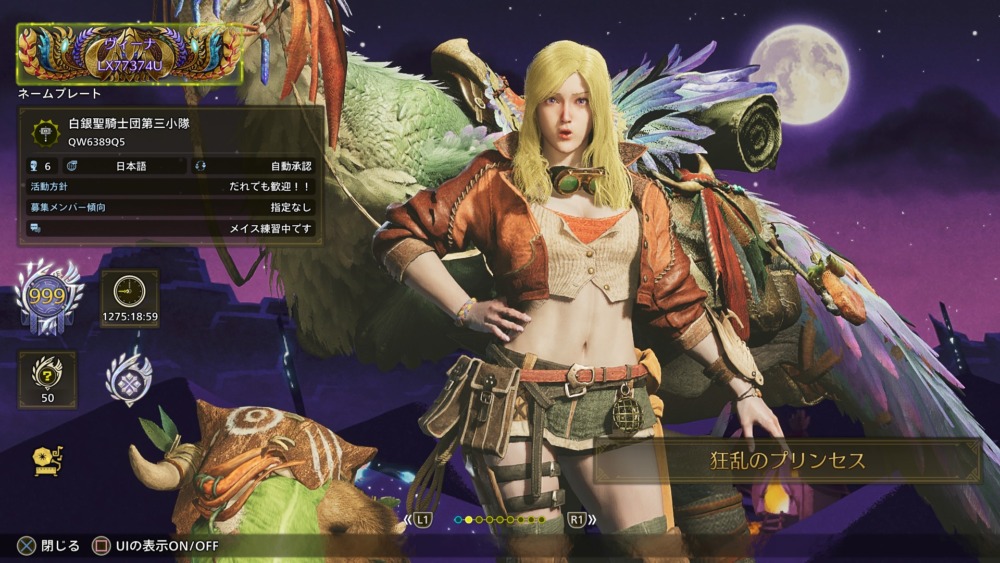This screenshot has height=563, width=1000.
Task: Click the yellow gramophone icon
Action: [x=46, y=459]
